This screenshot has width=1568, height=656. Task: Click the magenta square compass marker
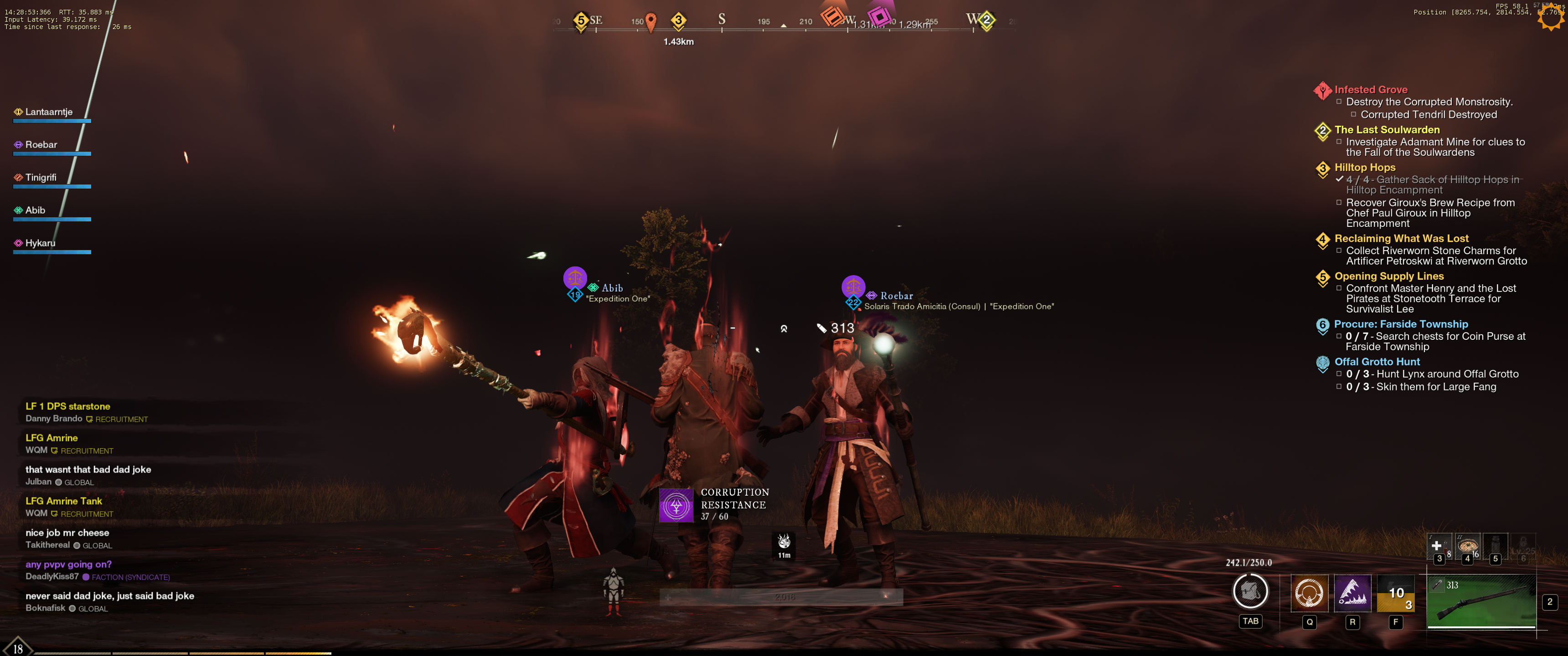[x=878, y=16]
